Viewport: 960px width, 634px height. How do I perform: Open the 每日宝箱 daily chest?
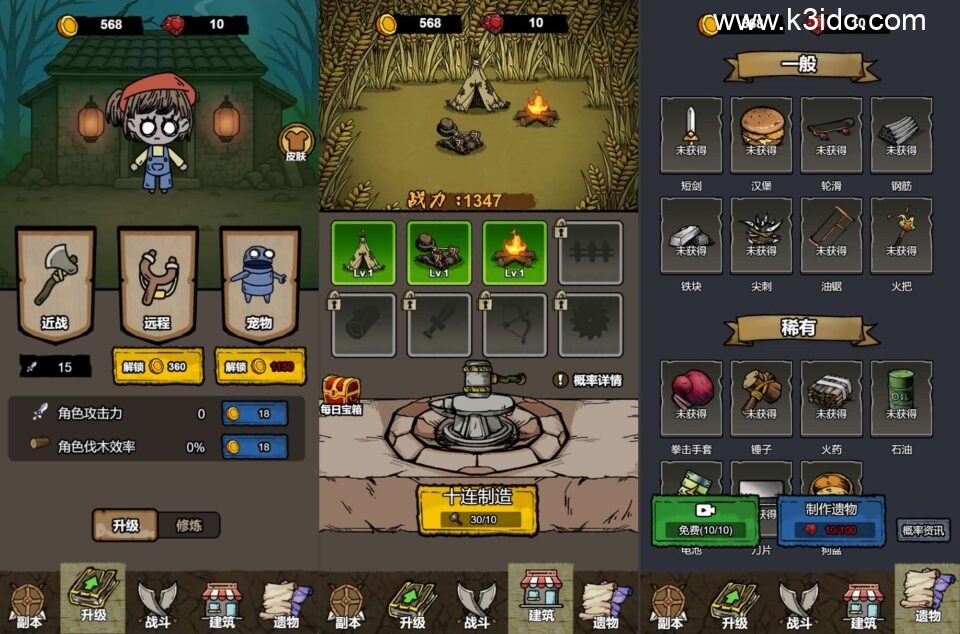[x=340, y=395]
